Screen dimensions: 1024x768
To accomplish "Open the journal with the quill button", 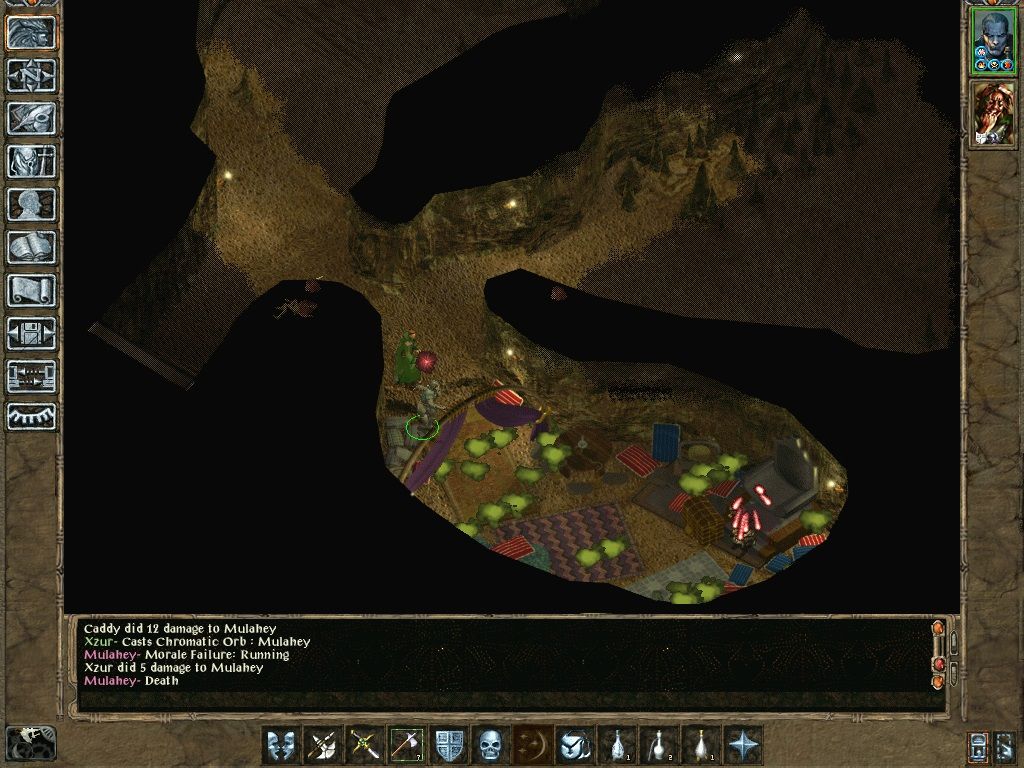I will pyautogui.click(x=31, y=118).
